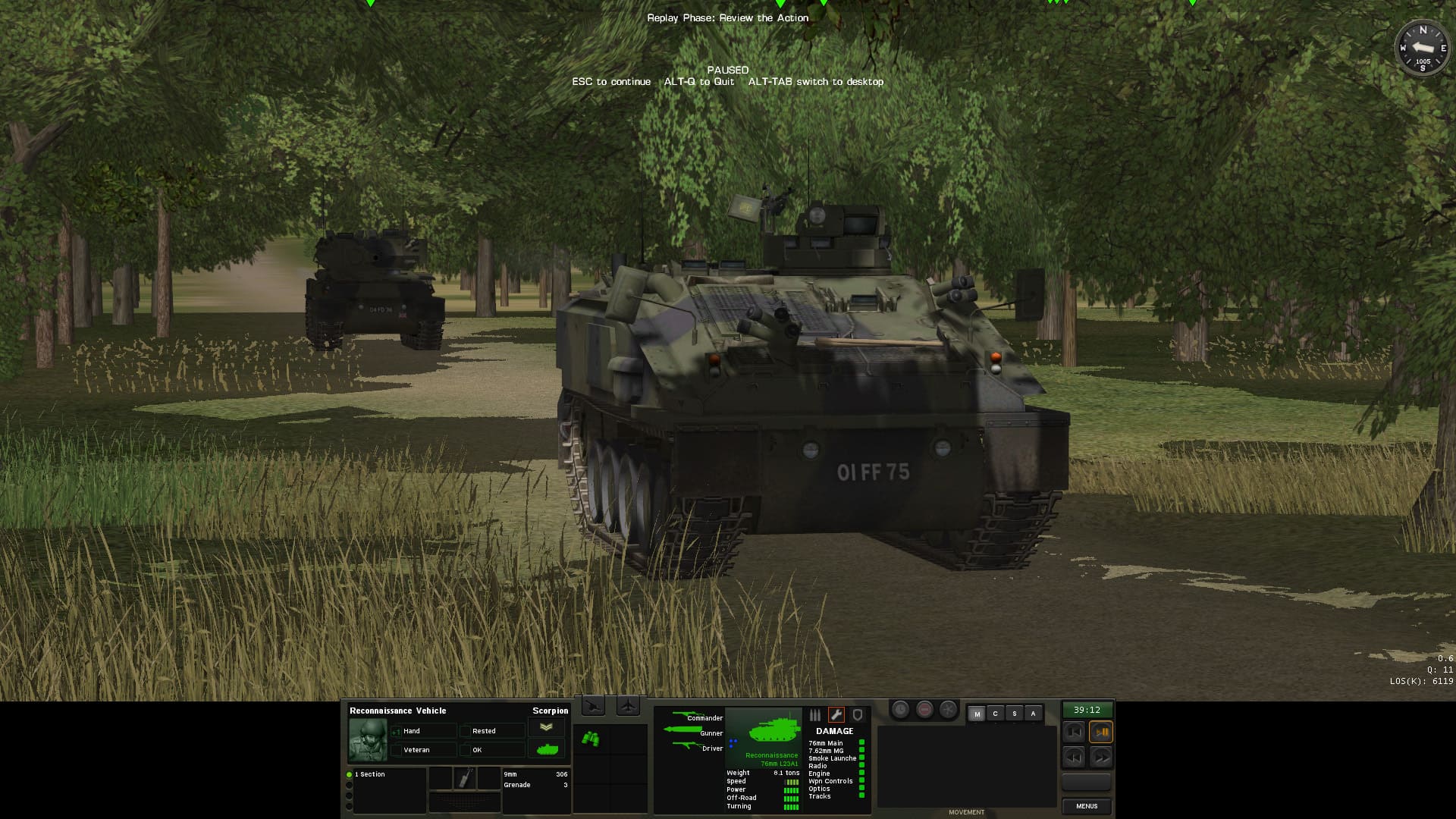Image resolution: width=1456 pixels, height=819 pixels.
Task: Open the air support aircraft button
Action: tap(629, 707)
